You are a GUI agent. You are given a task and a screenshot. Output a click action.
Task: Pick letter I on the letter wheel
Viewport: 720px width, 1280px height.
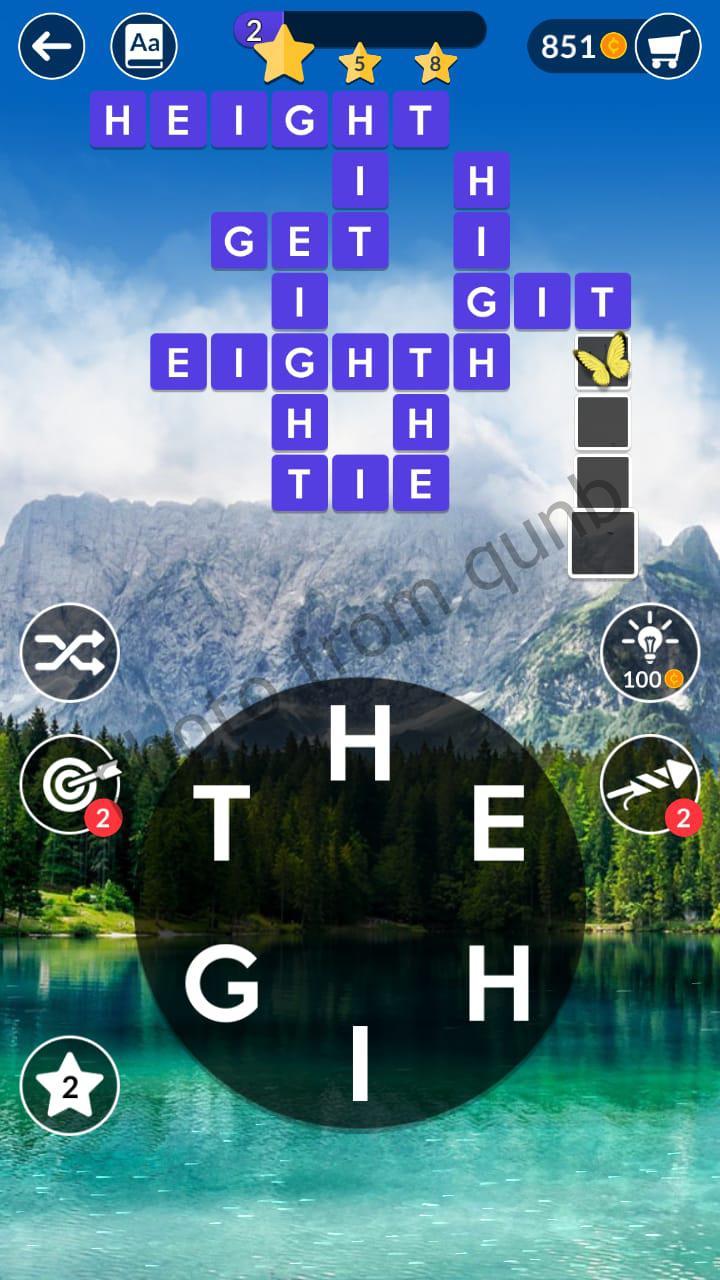click(x=359, y=1065)
